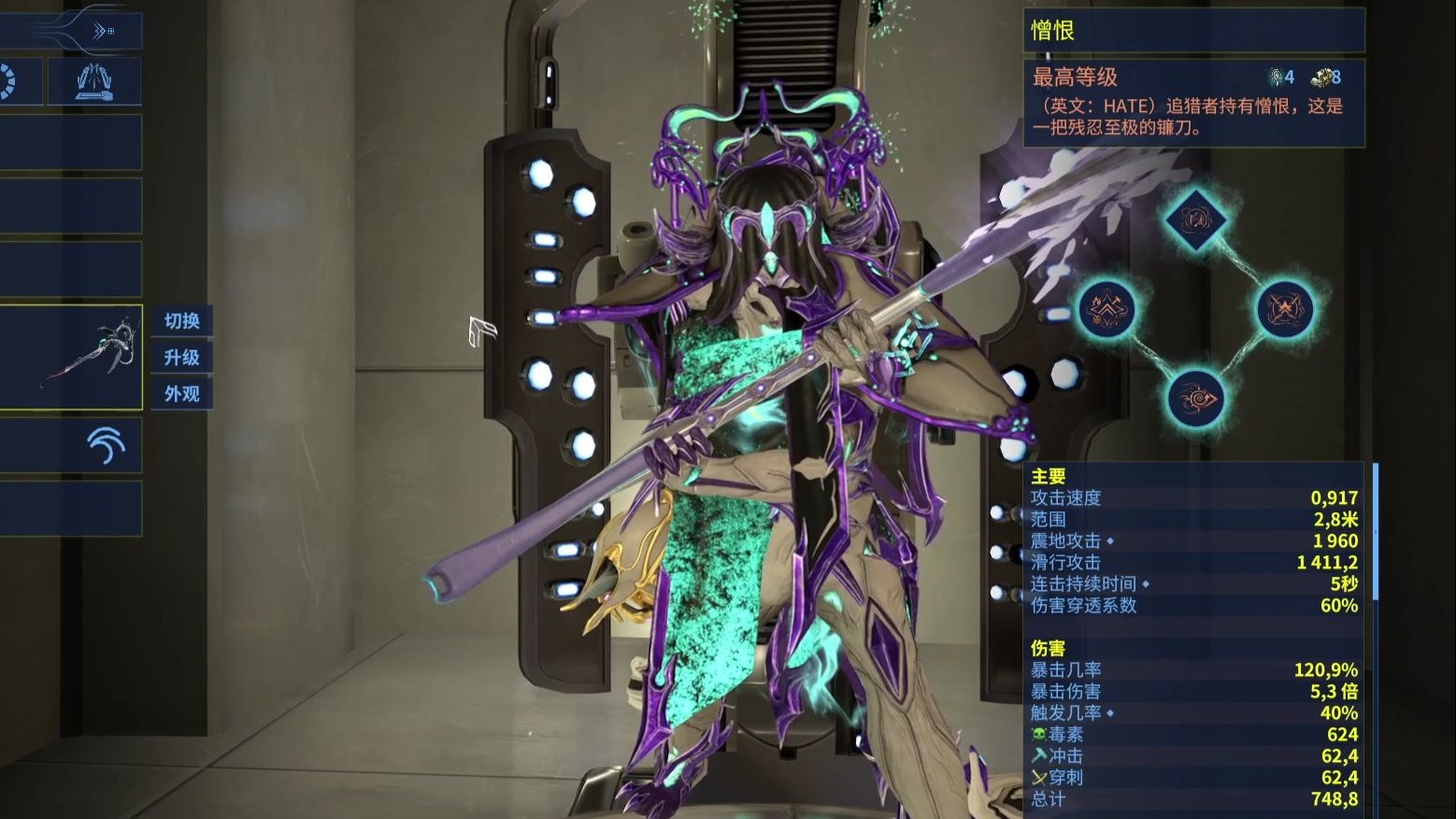Screen dimensions: 1456x819
Task: Click the chevron arrow tab at top left
Action: (102, 32)
